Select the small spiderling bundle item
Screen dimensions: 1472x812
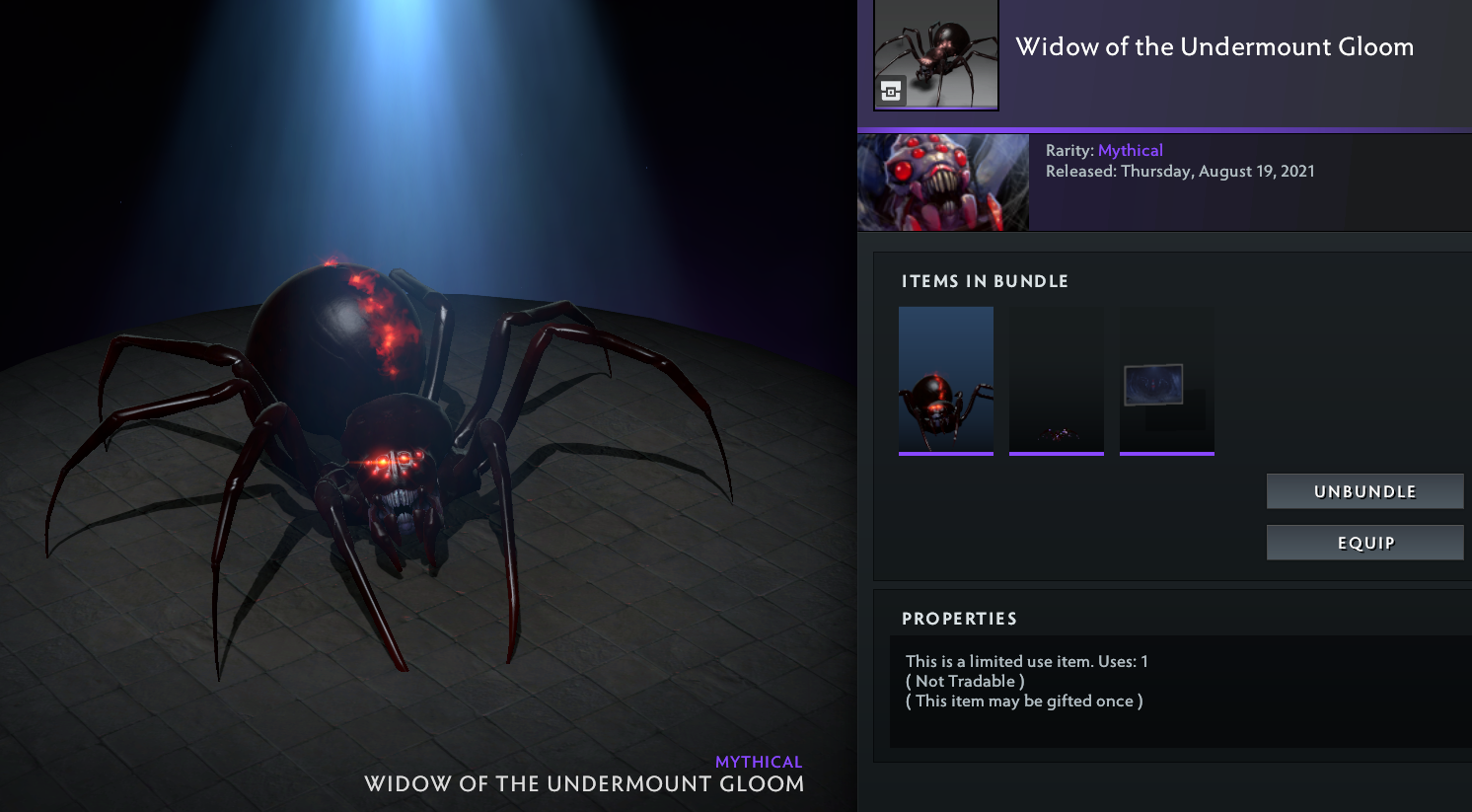point(1056,380)
